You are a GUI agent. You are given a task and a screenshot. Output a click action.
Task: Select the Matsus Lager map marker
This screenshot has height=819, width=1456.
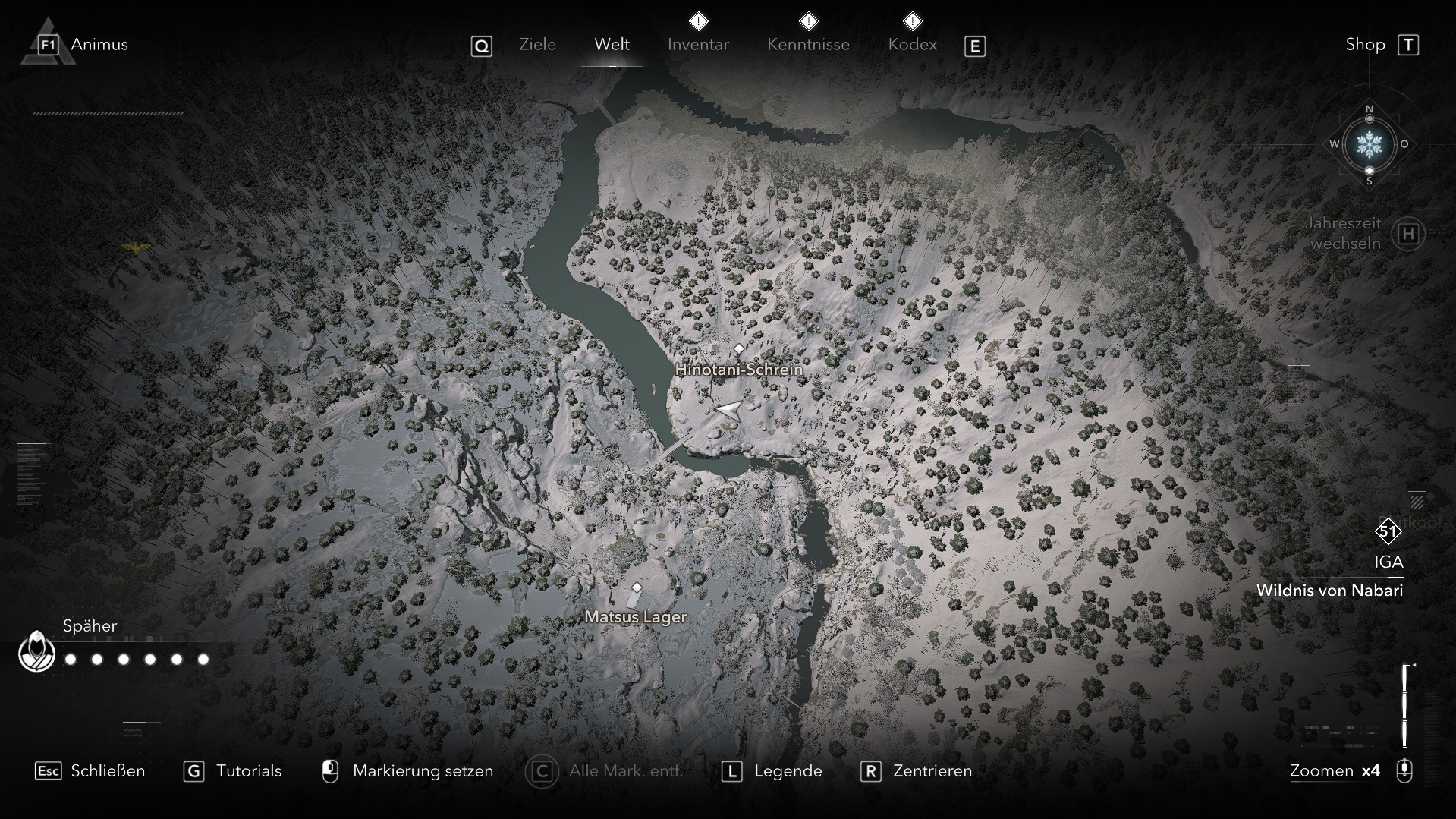[637, 588]
